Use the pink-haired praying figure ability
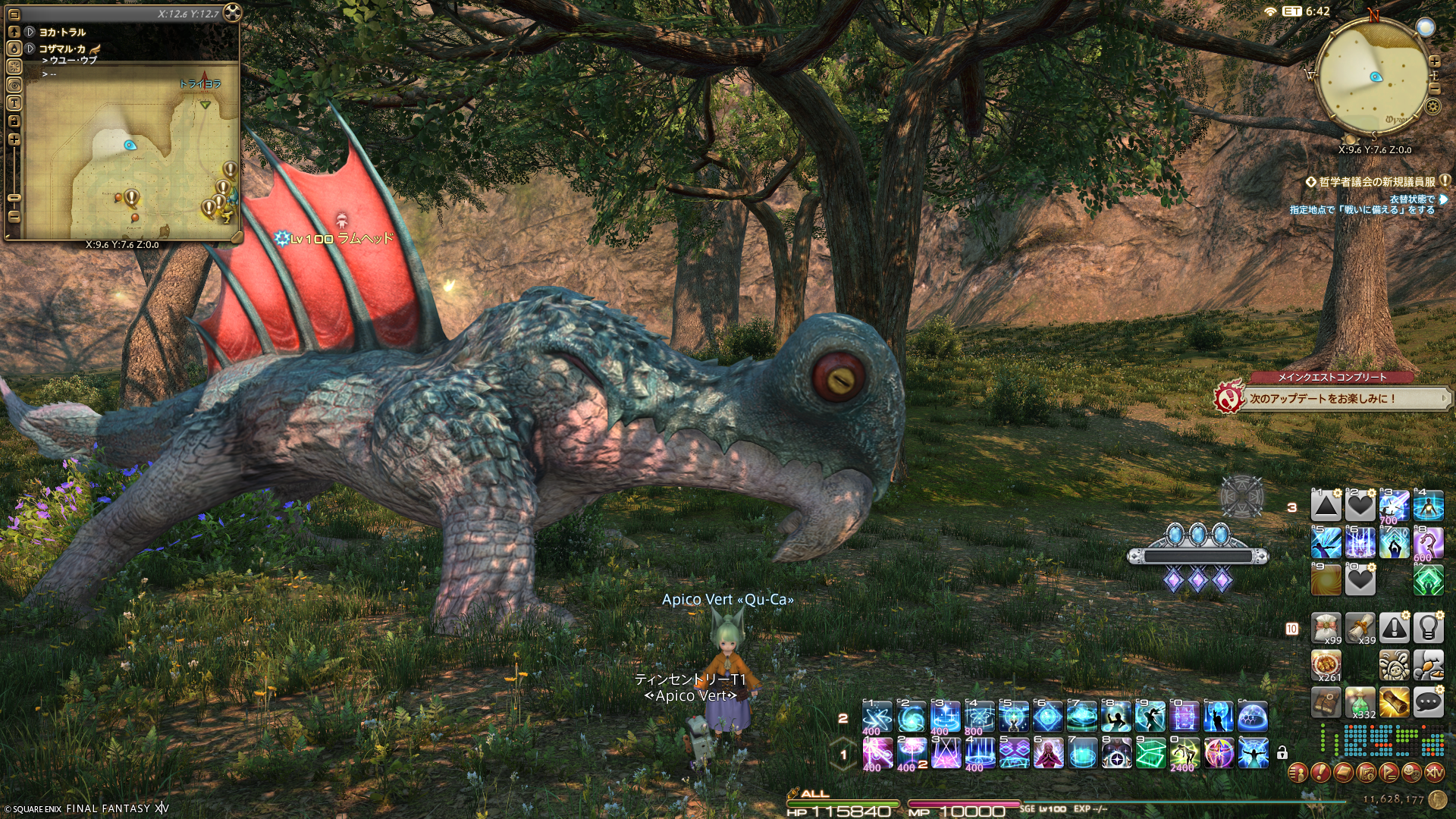 (x=1048, y=753)
